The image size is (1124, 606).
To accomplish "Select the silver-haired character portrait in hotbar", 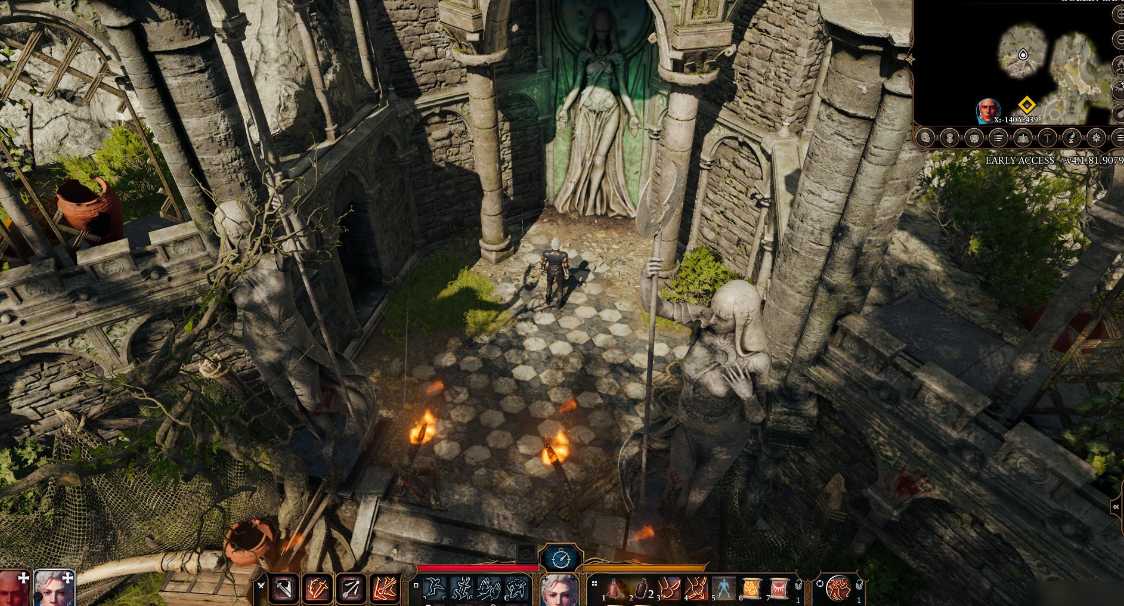I will point(560,591).
